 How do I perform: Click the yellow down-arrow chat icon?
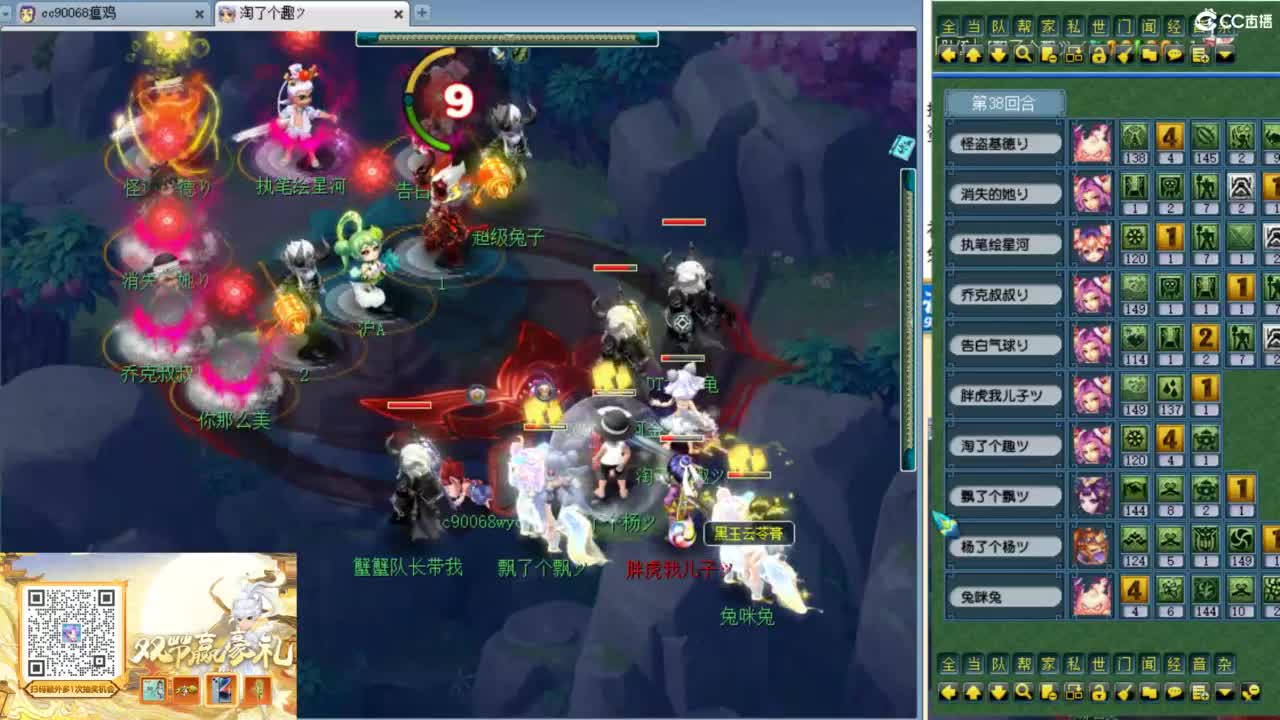[998, 55]
